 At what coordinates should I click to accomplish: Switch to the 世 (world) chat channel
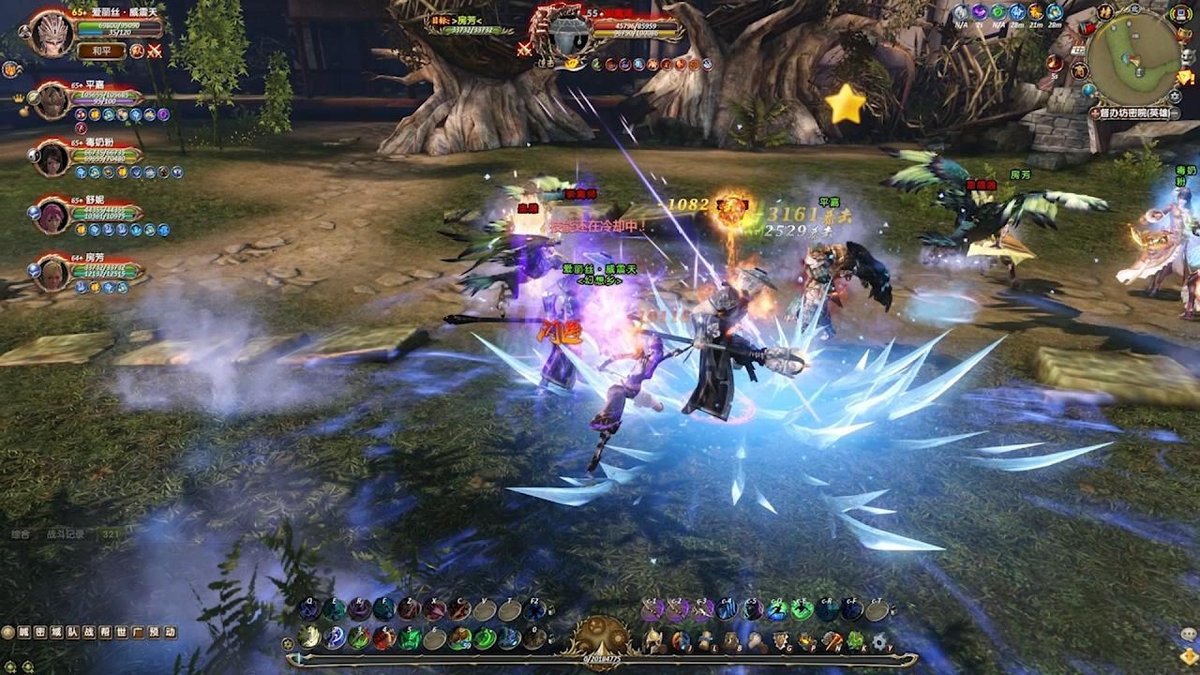pos(123,632)
